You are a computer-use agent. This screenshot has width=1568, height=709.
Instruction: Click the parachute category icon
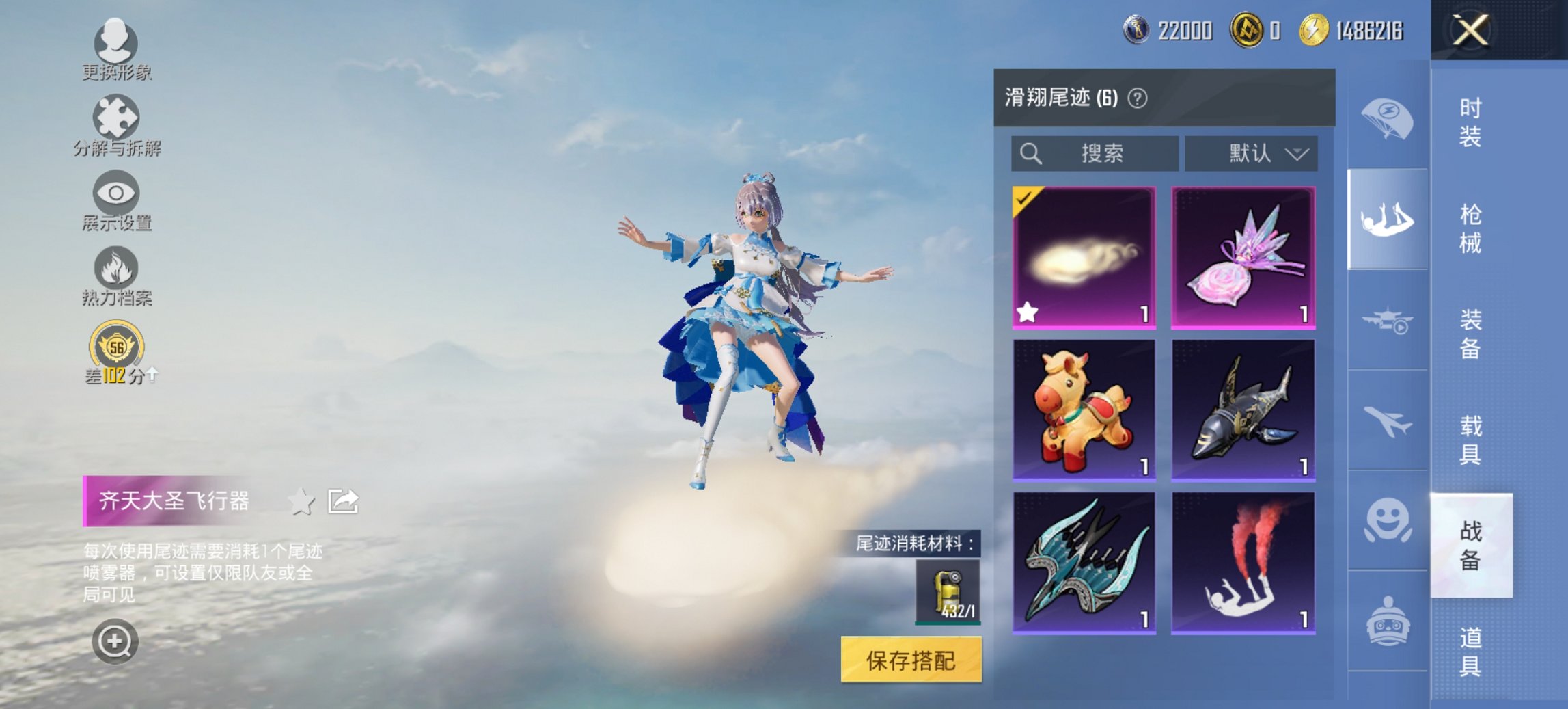pos(1387,120)
